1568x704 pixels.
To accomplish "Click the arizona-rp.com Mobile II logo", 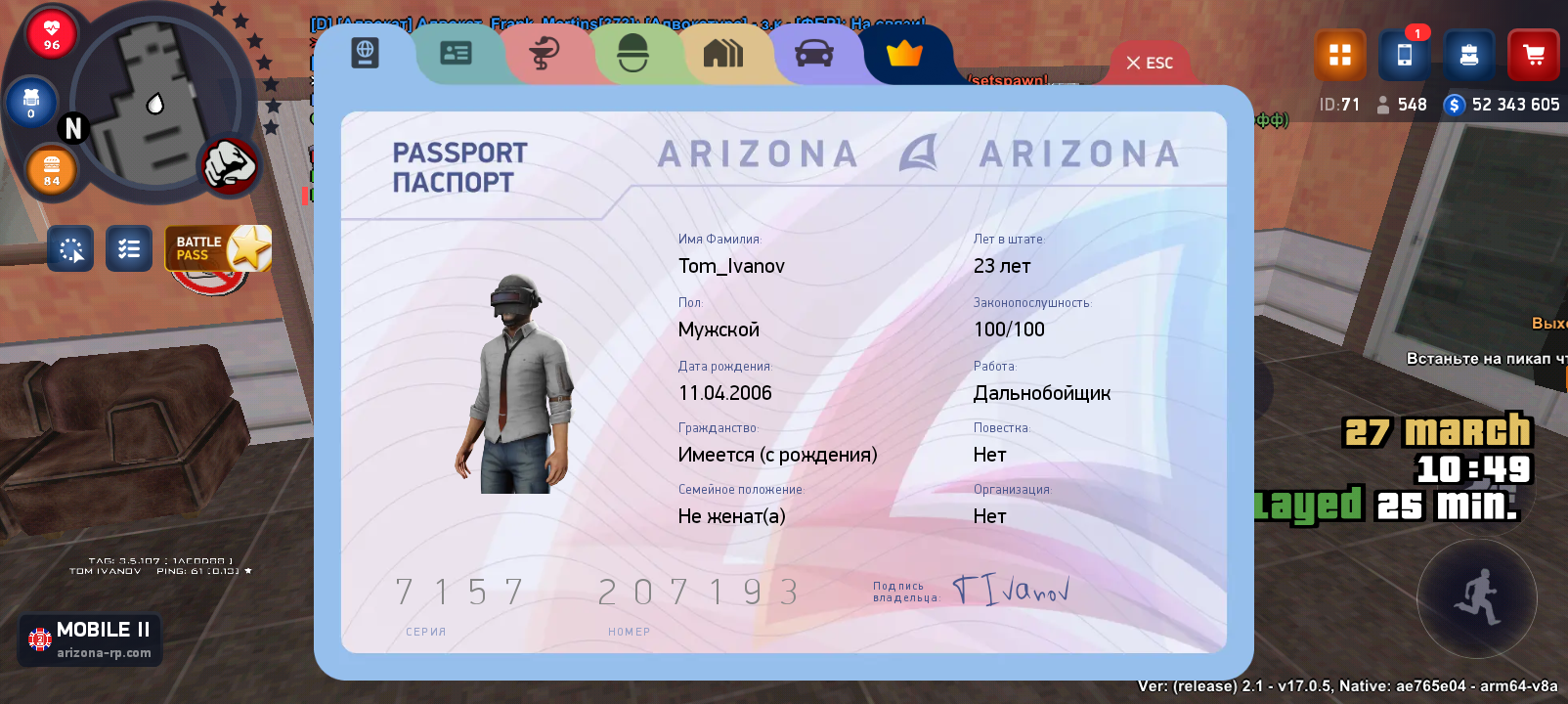I will click(91, 639).
